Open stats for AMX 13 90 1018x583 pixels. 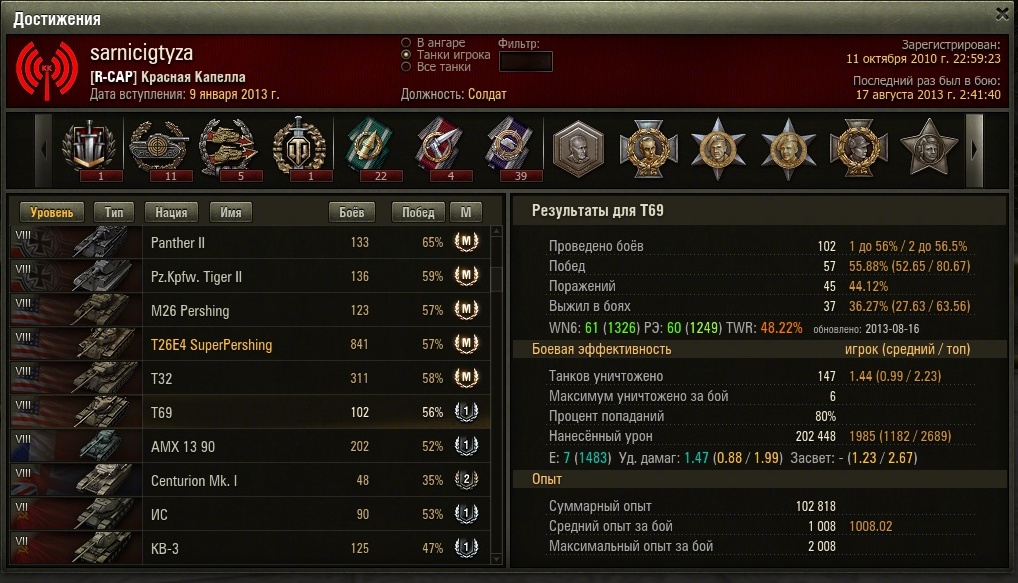(x=250, y=447)
